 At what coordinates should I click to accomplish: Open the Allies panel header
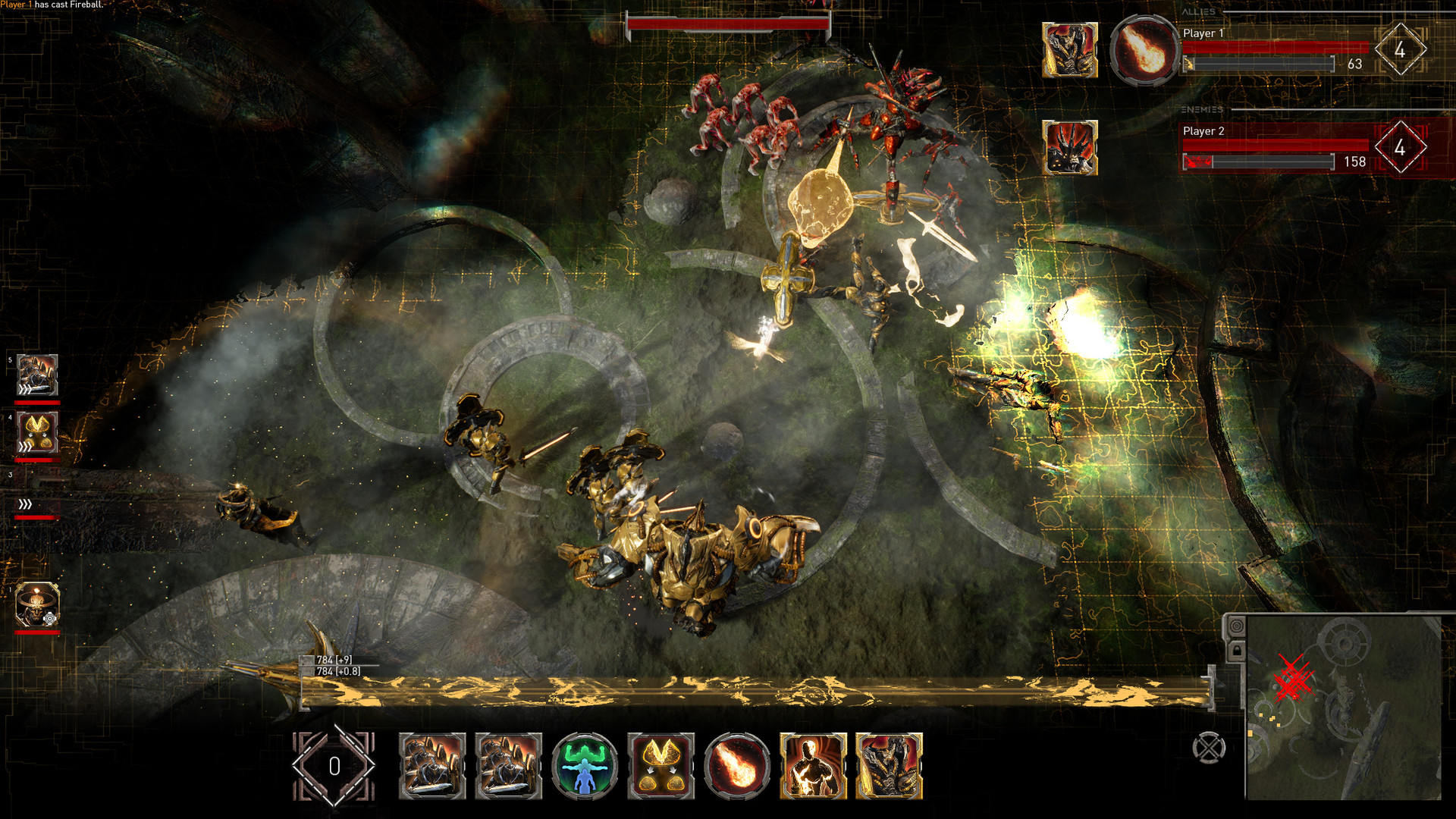tap(1200, 11)
